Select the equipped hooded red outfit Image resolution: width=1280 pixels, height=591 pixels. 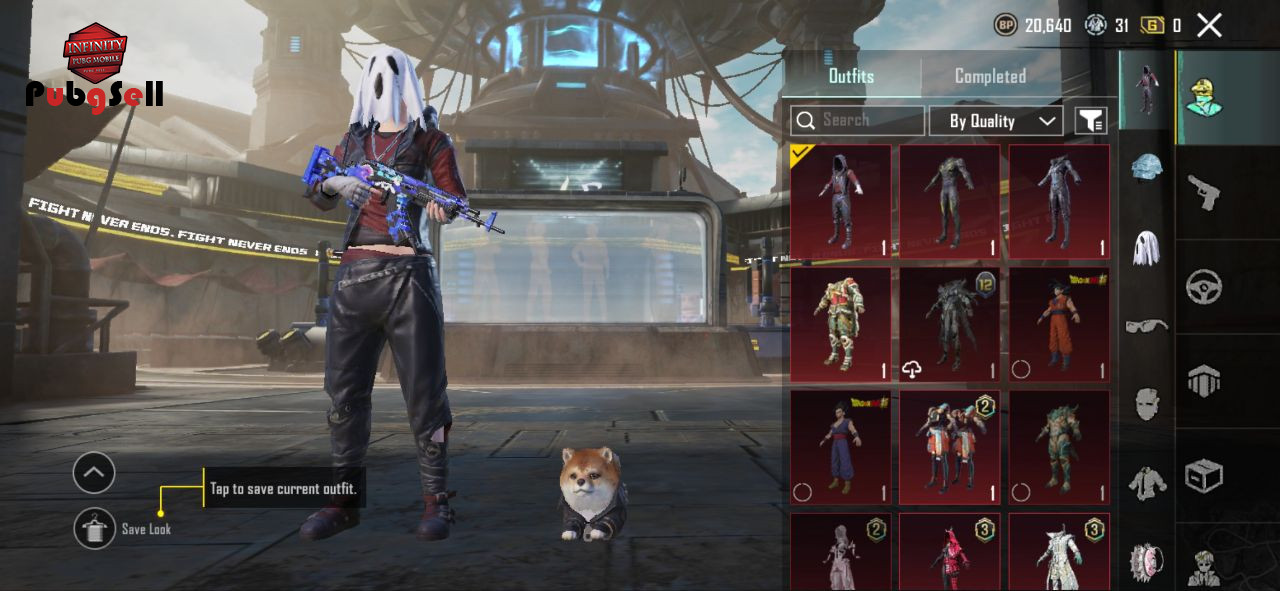(841, 202)
